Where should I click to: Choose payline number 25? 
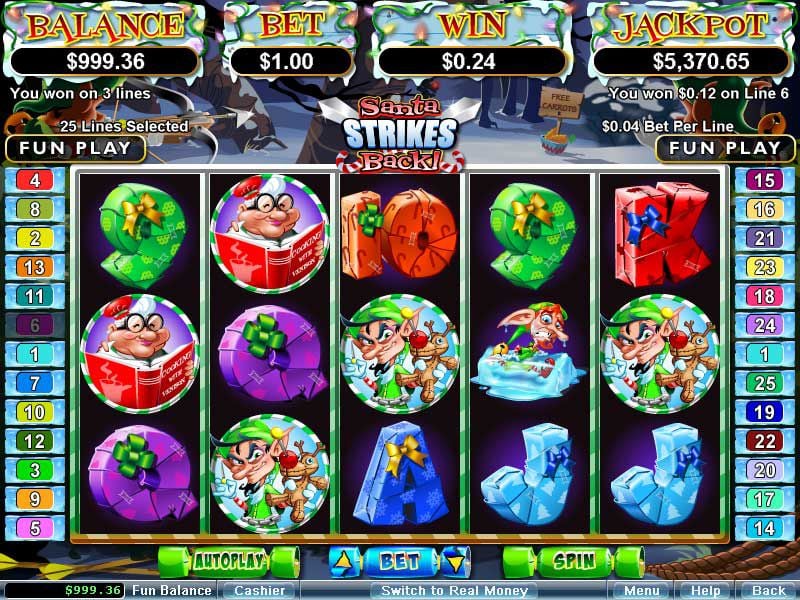[x=764, y=383]
